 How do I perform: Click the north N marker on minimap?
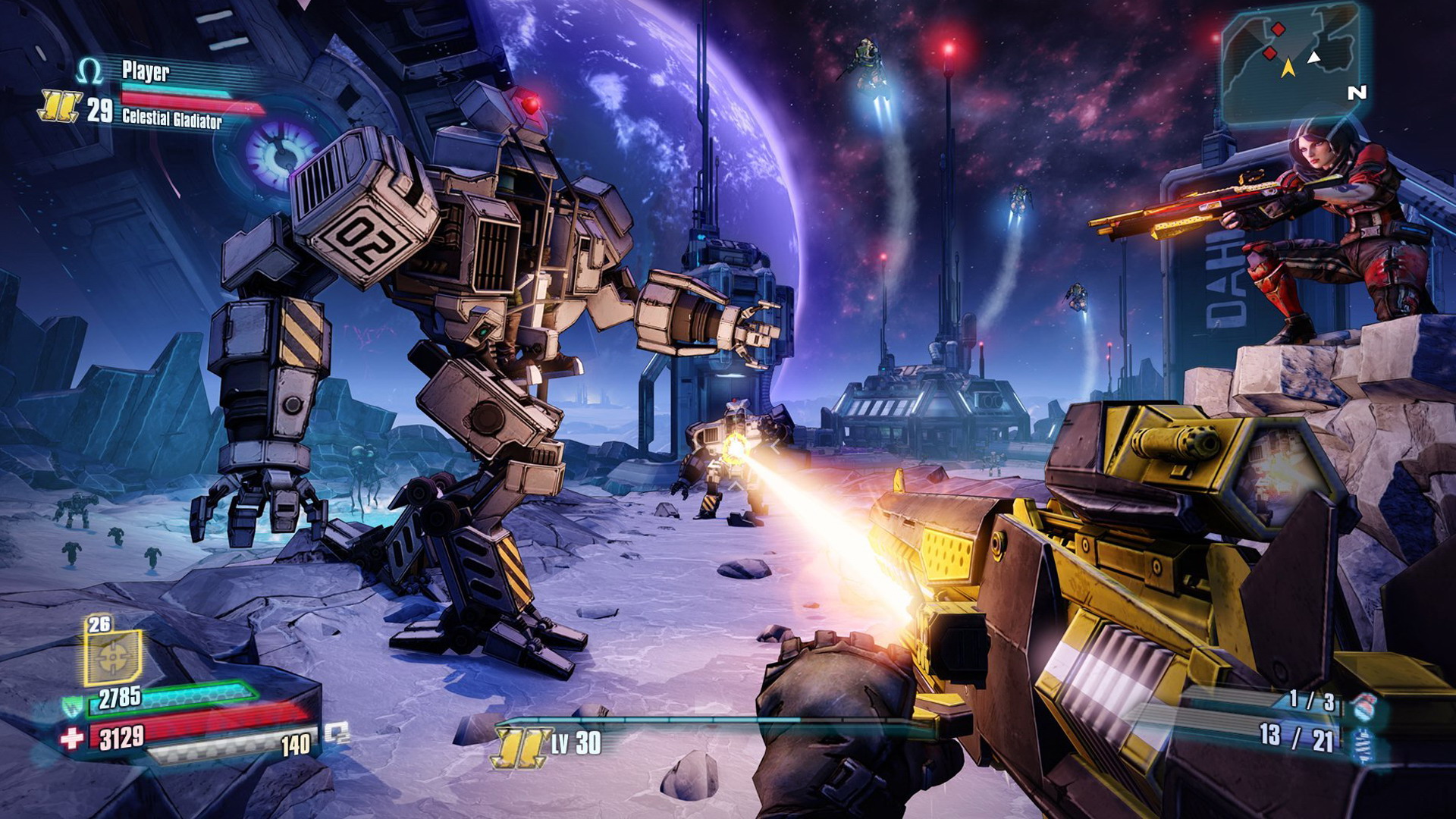tap(1357, 93)
